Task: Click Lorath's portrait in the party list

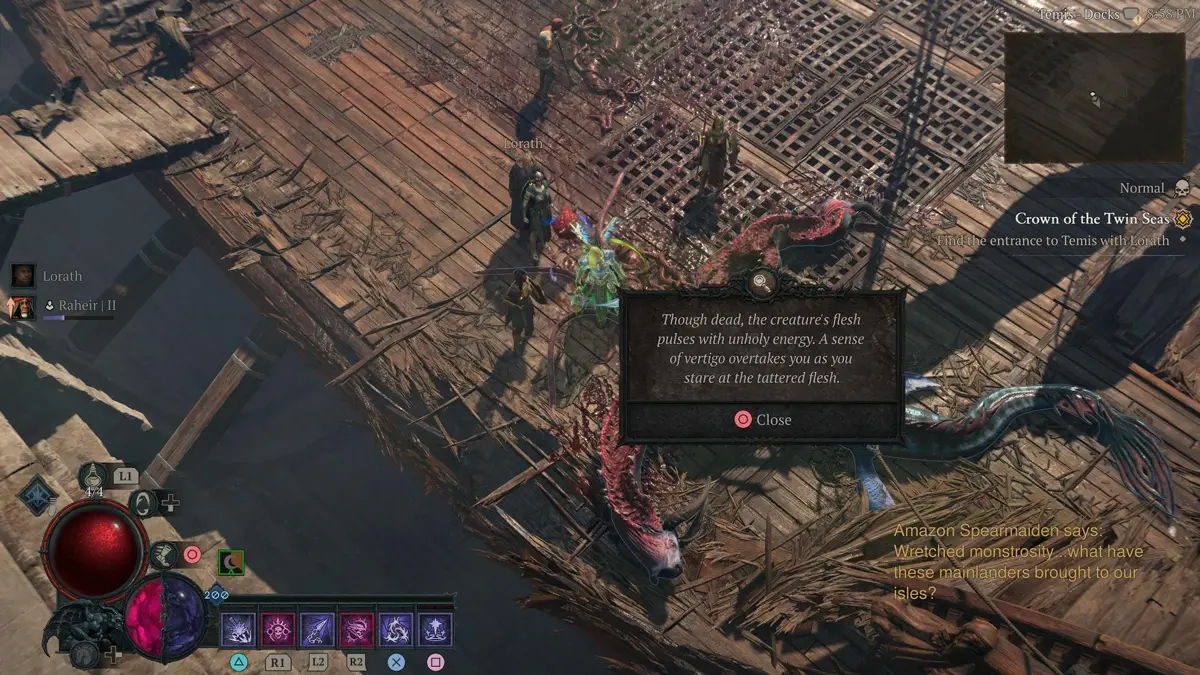Action: click(24, 276)
